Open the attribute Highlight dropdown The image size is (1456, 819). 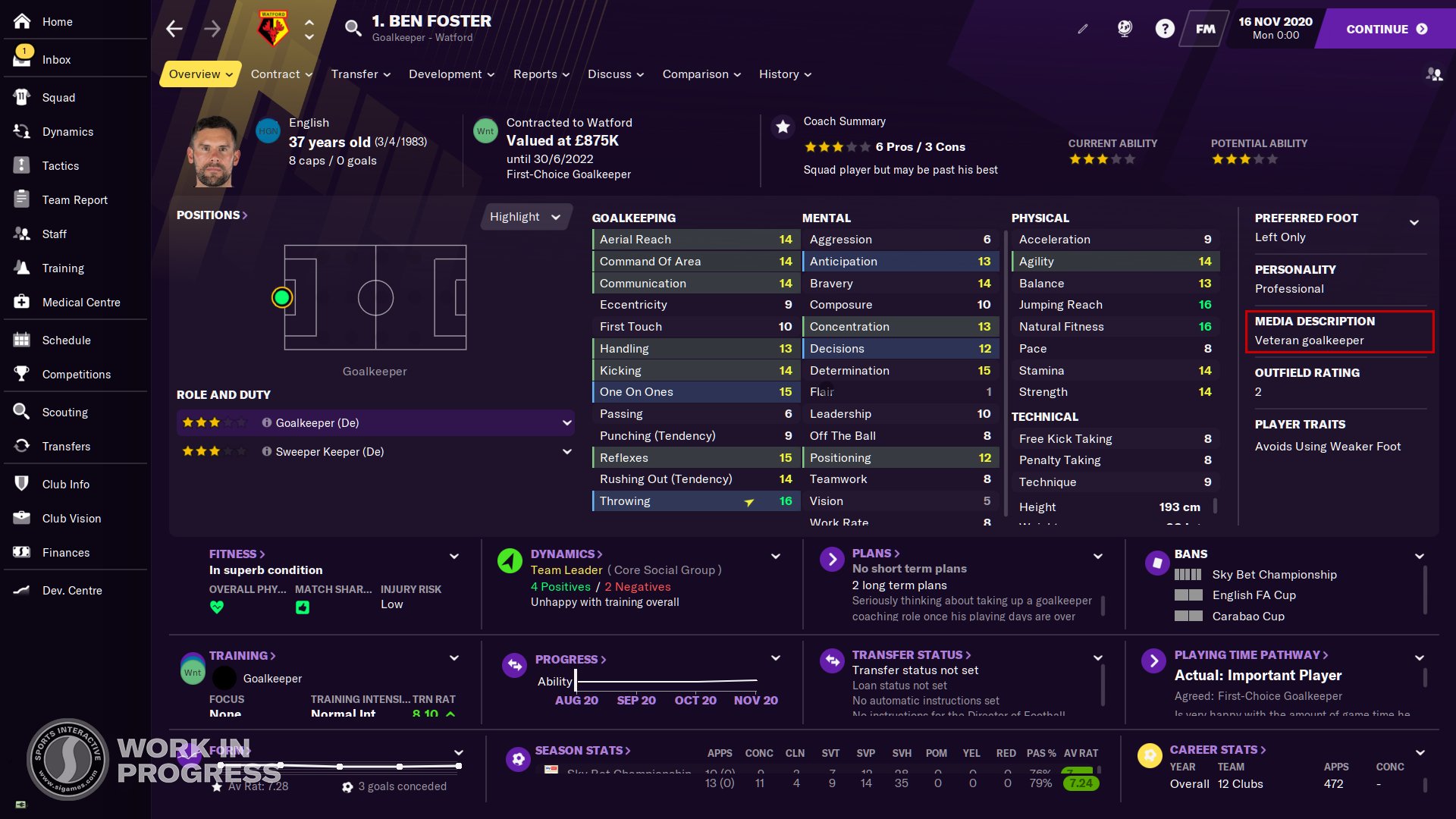click(525, 217)
